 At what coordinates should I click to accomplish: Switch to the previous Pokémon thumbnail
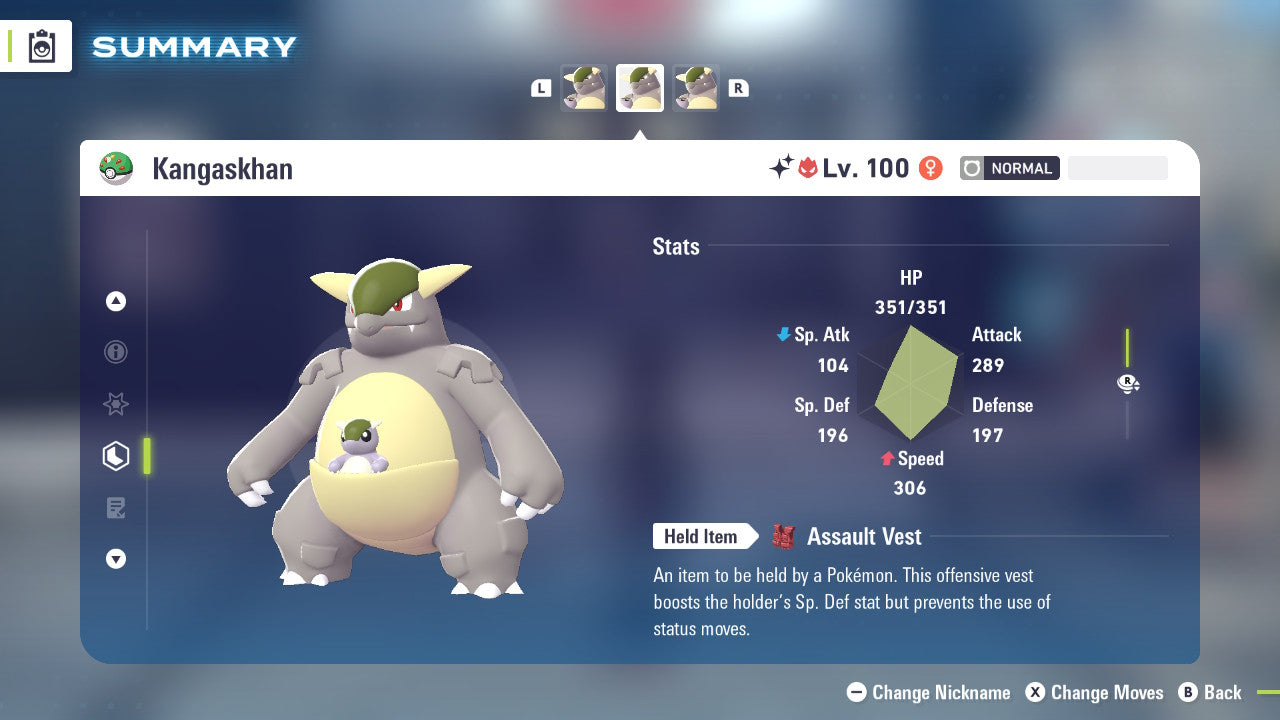(x=585, y=87)
